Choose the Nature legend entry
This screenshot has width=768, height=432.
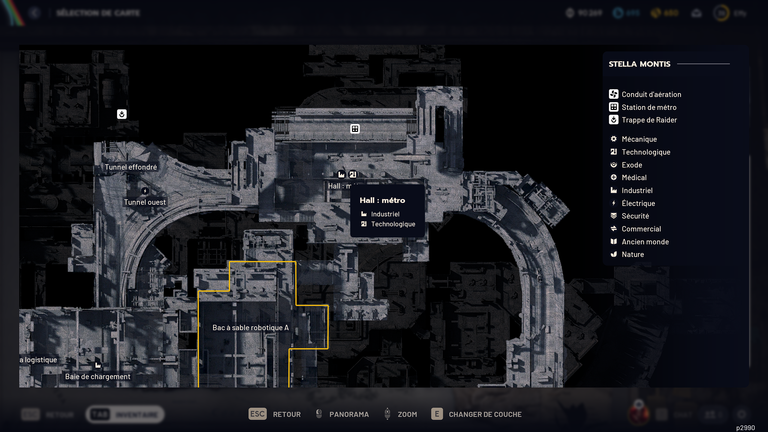coord(632,254)
